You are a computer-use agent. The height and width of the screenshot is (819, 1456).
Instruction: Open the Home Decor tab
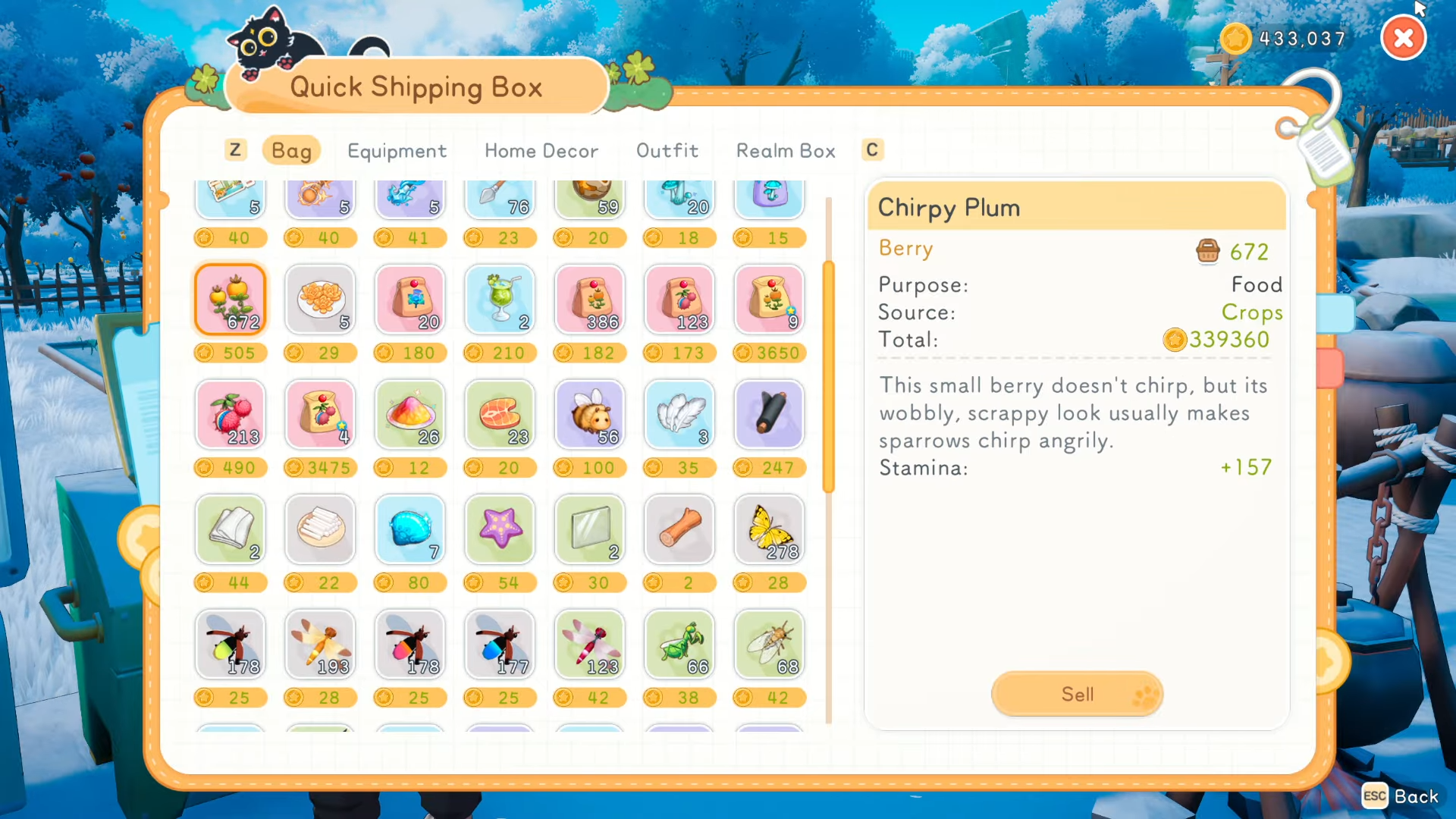(541, 151)
